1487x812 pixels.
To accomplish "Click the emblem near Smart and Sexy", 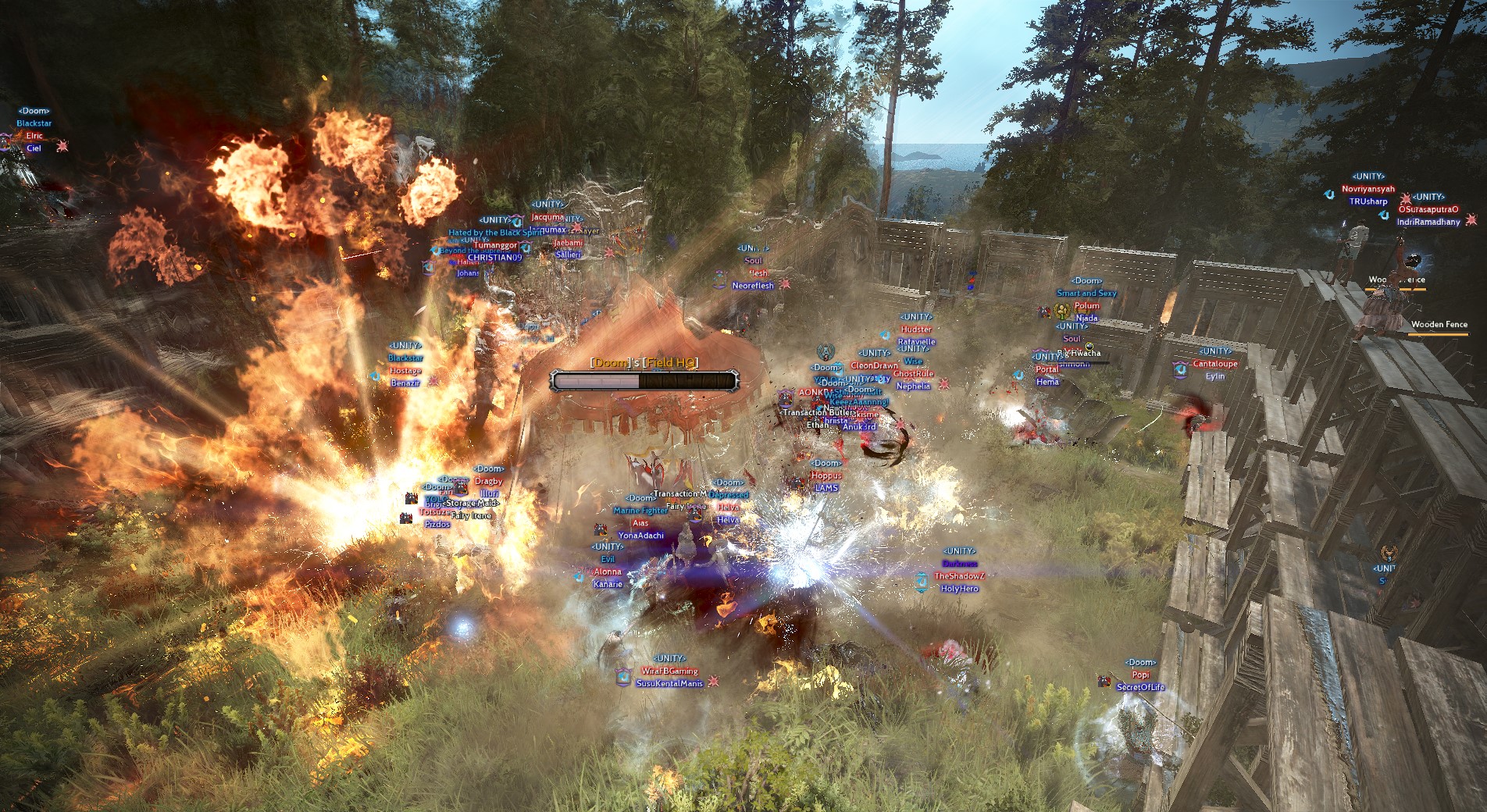I will coord(1044,312).
